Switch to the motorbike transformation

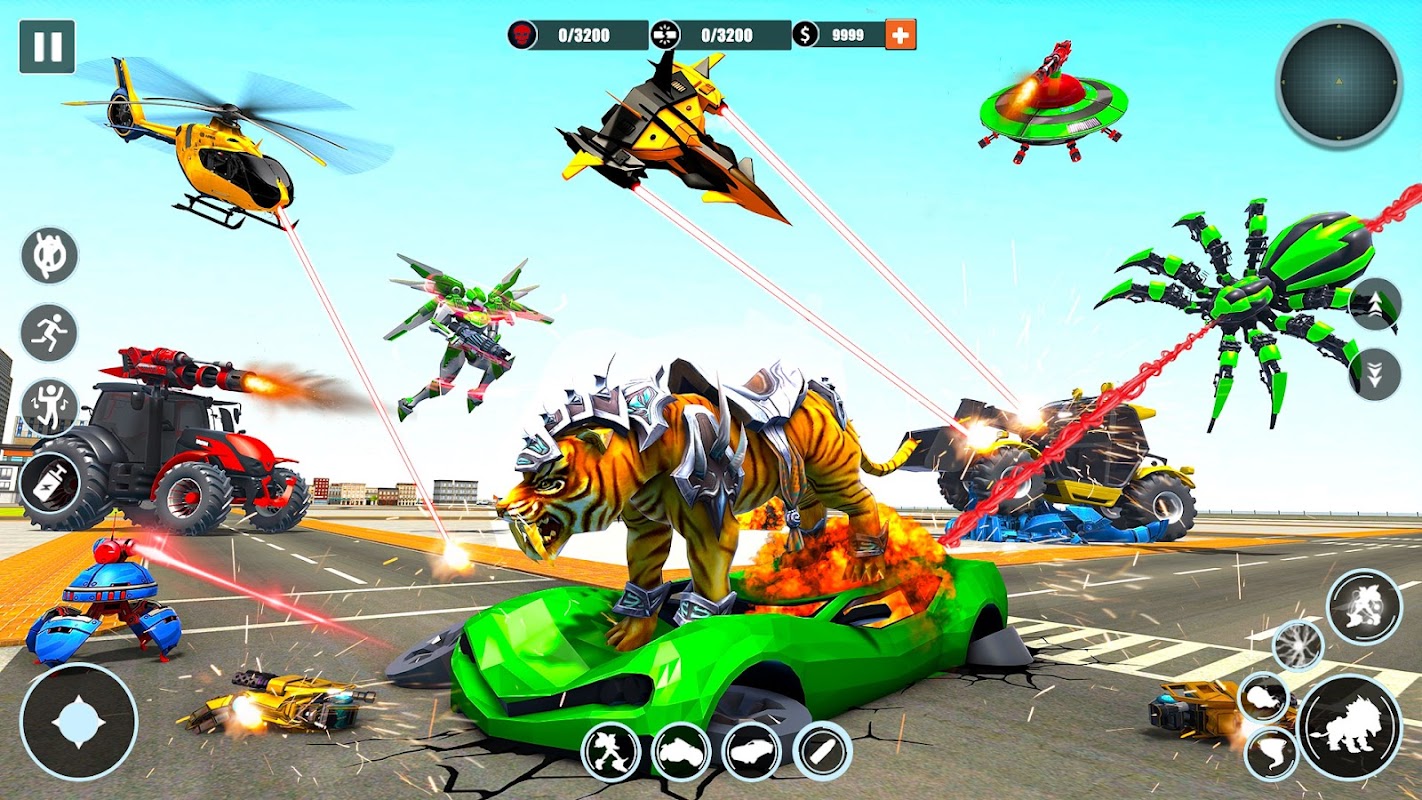click(681, 751)
